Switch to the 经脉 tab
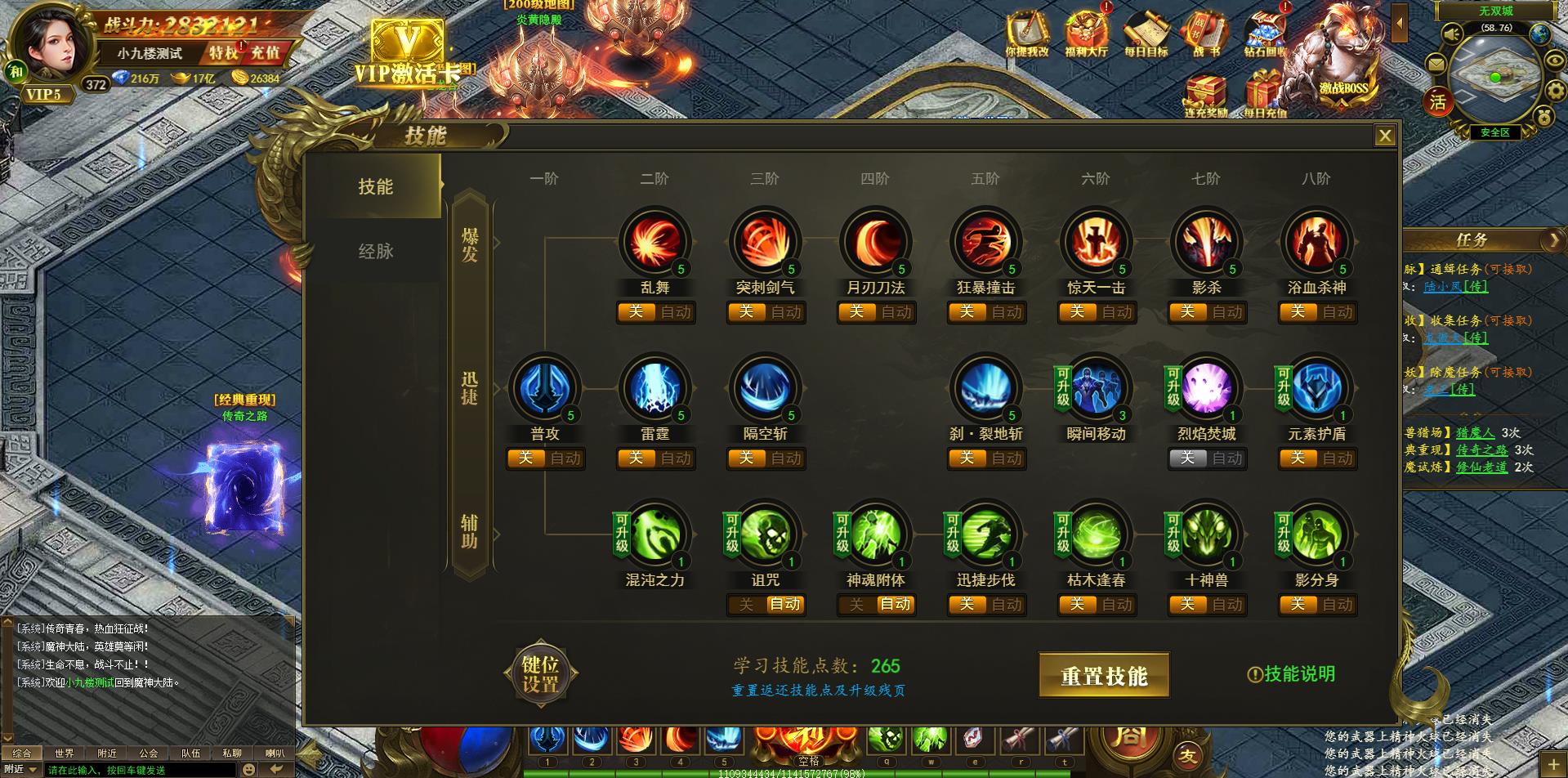 (379, 252)
